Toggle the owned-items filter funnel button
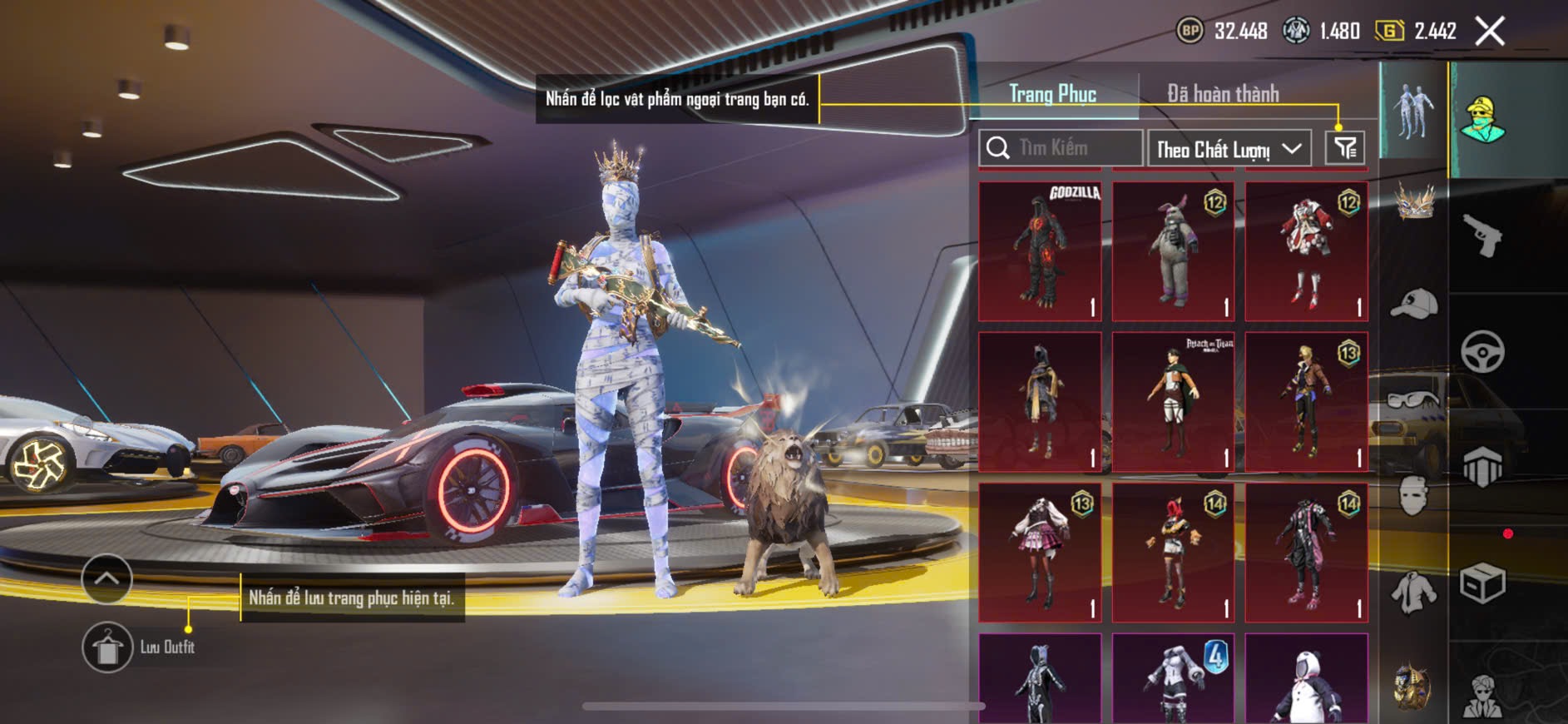This screenshot has height=724, width=1568. click(x=1344, y=149)
